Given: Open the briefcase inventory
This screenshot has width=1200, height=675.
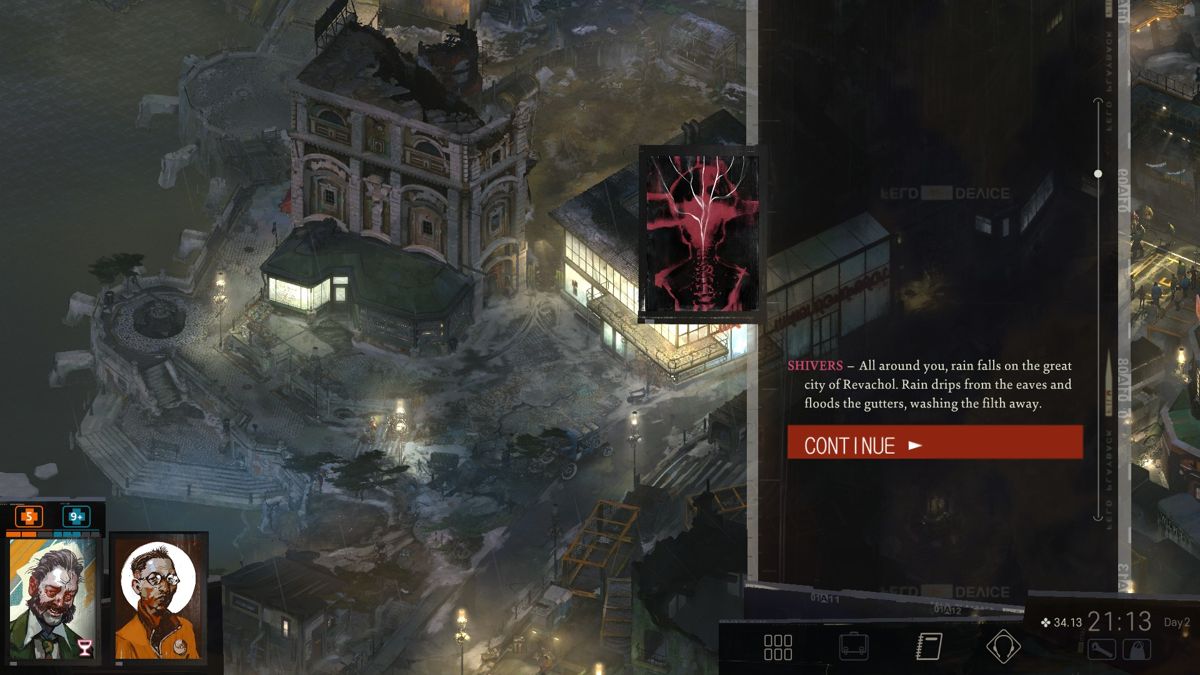Looking at the screenshot, I should (x=853, y=647).
